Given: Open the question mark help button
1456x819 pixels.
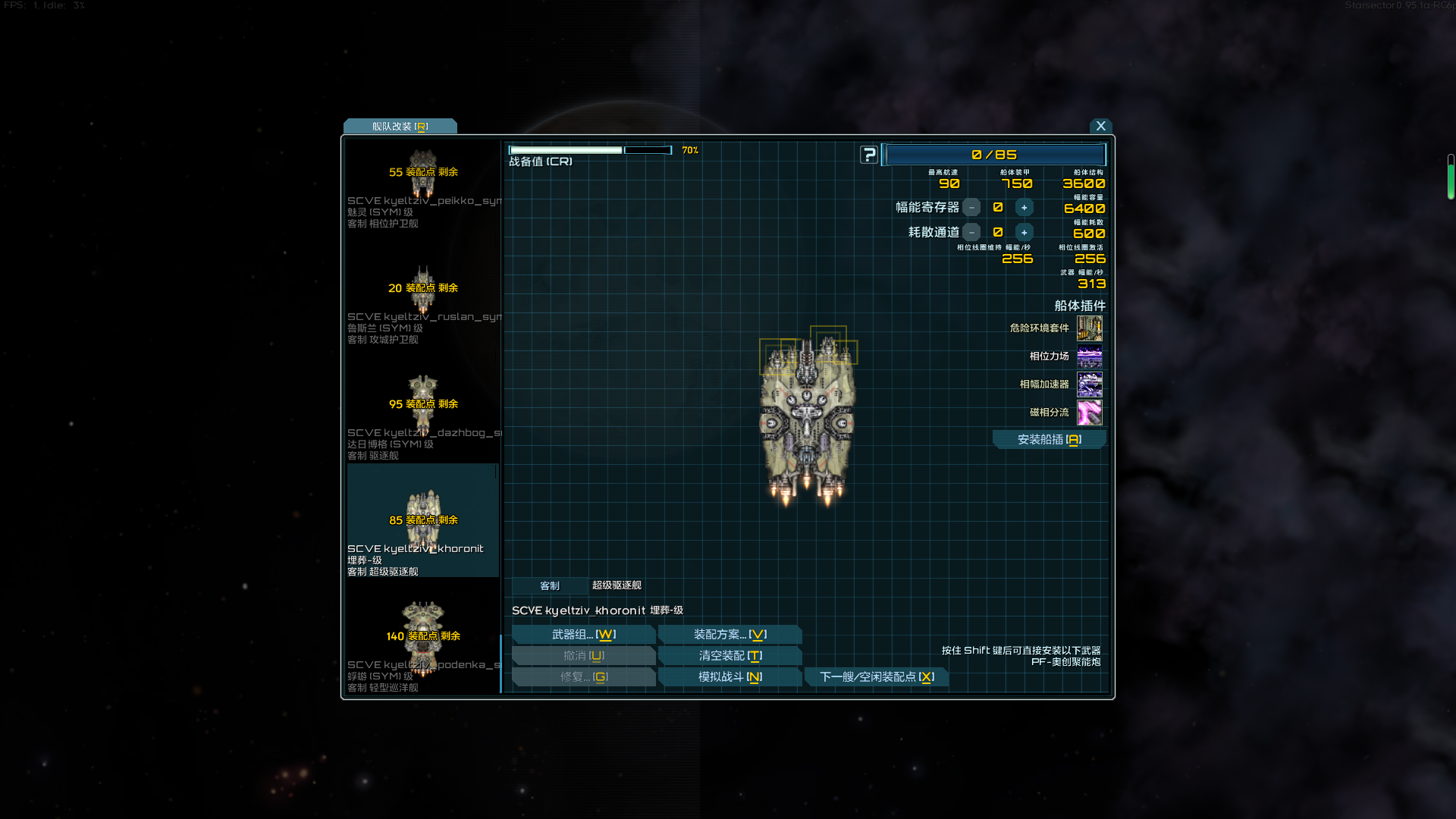Looking at the screenshot, I should (869, 155).
